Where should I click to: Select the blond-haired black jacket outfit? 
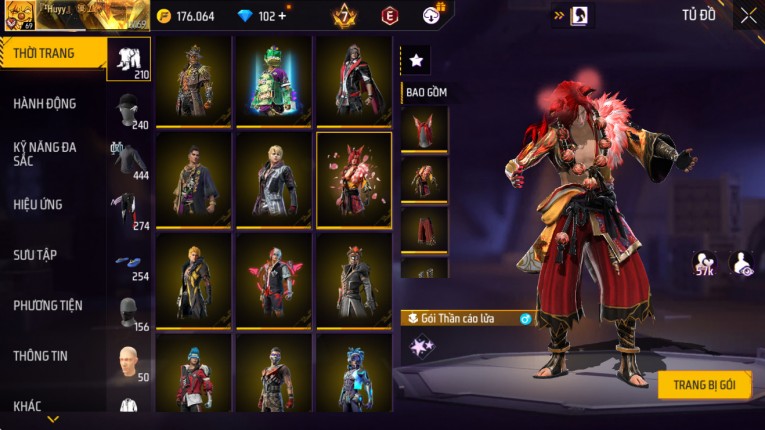274,180
